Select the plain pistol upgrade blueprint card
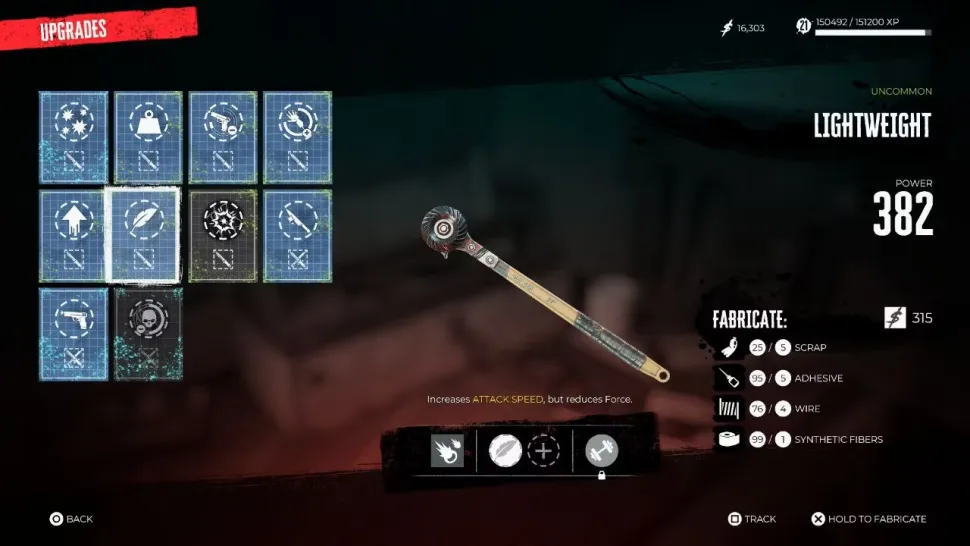Viewport: 970px width, 546px height. (73, 334)
